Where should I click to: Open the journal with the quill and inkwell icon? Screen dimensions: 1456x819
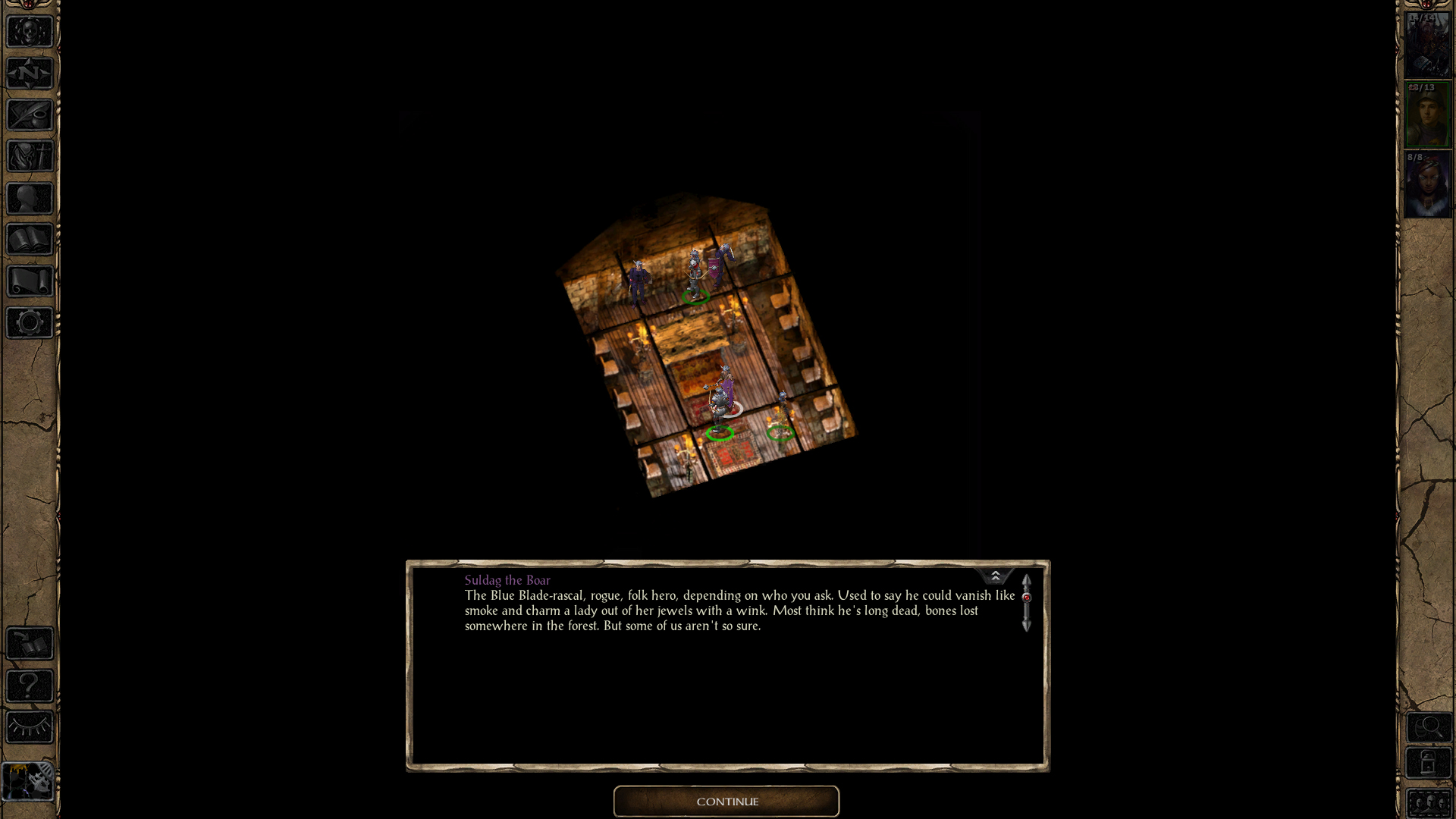click(x=30, y=115)
